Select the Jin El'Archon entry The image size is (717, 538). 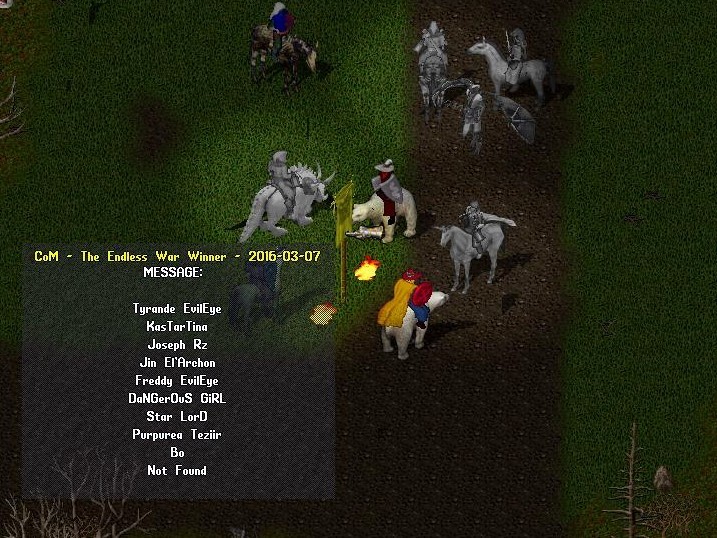click(x=176, y=363)
